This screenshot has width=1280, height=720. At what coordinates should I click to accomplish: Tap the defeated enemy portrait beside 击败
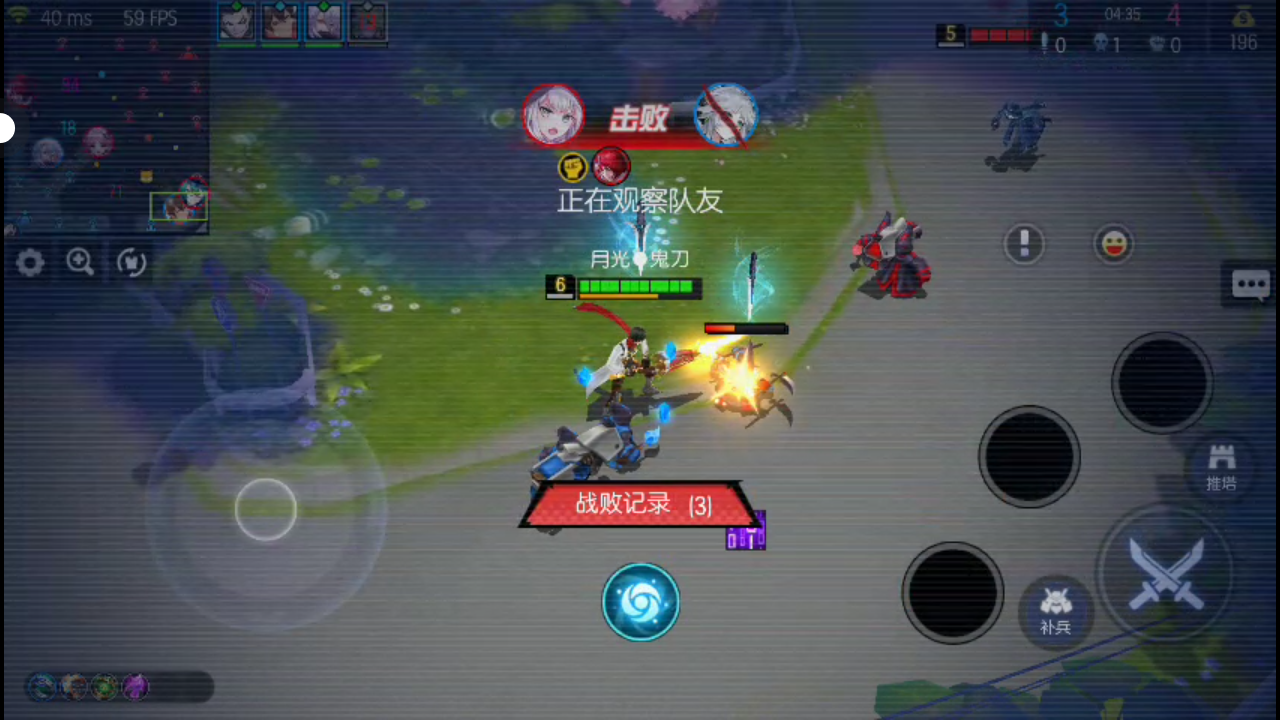pos(727,114)
